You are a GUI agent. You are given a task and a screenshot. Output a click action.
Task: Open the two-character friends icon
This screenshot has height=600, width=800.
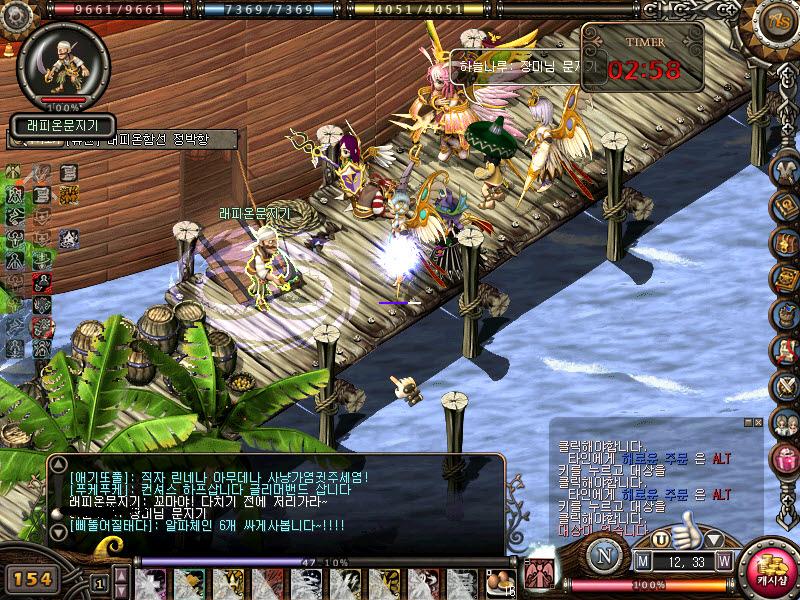[x=785, y=423]
